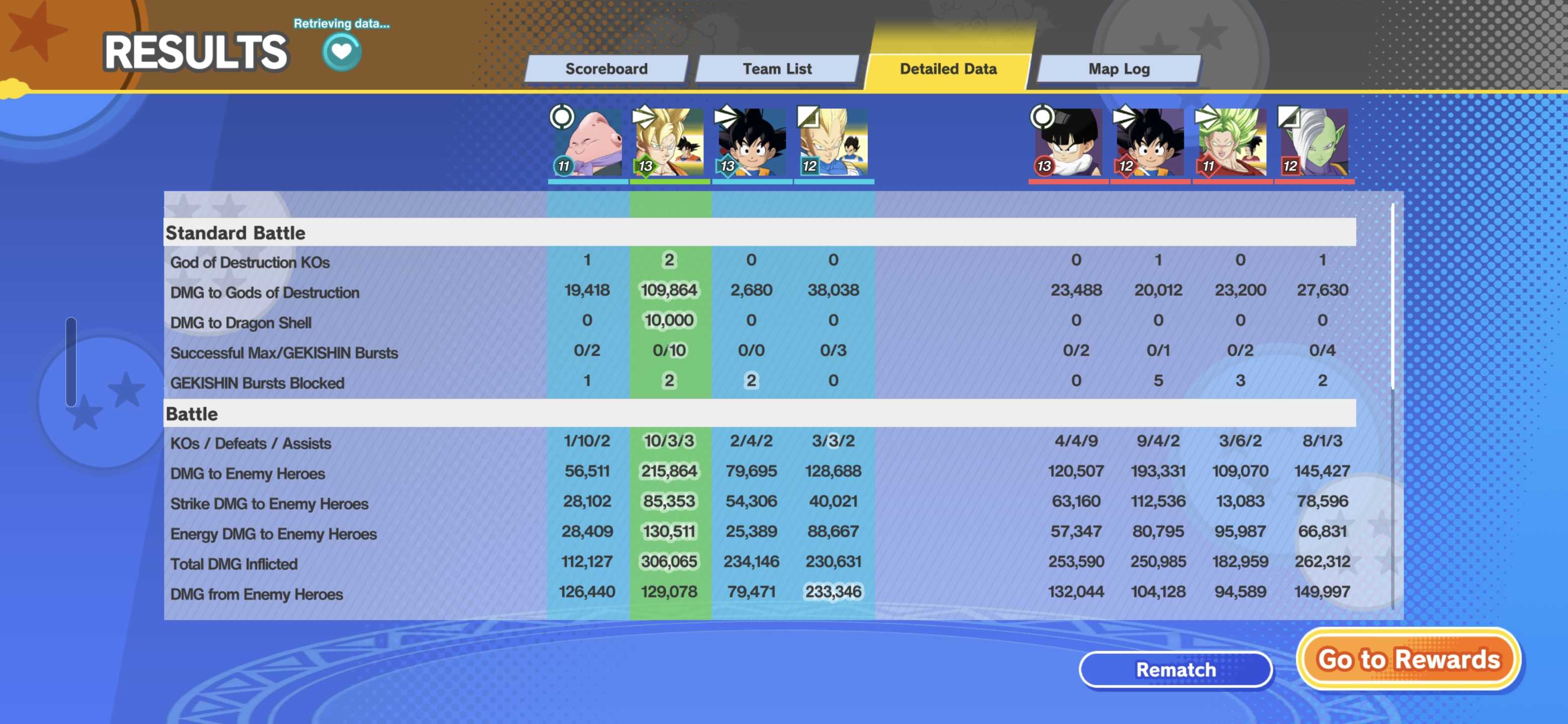Show the Map Log tab
Image resolution: width=1568 pixels, height=724 pixels.
[x=1119, y=69]
